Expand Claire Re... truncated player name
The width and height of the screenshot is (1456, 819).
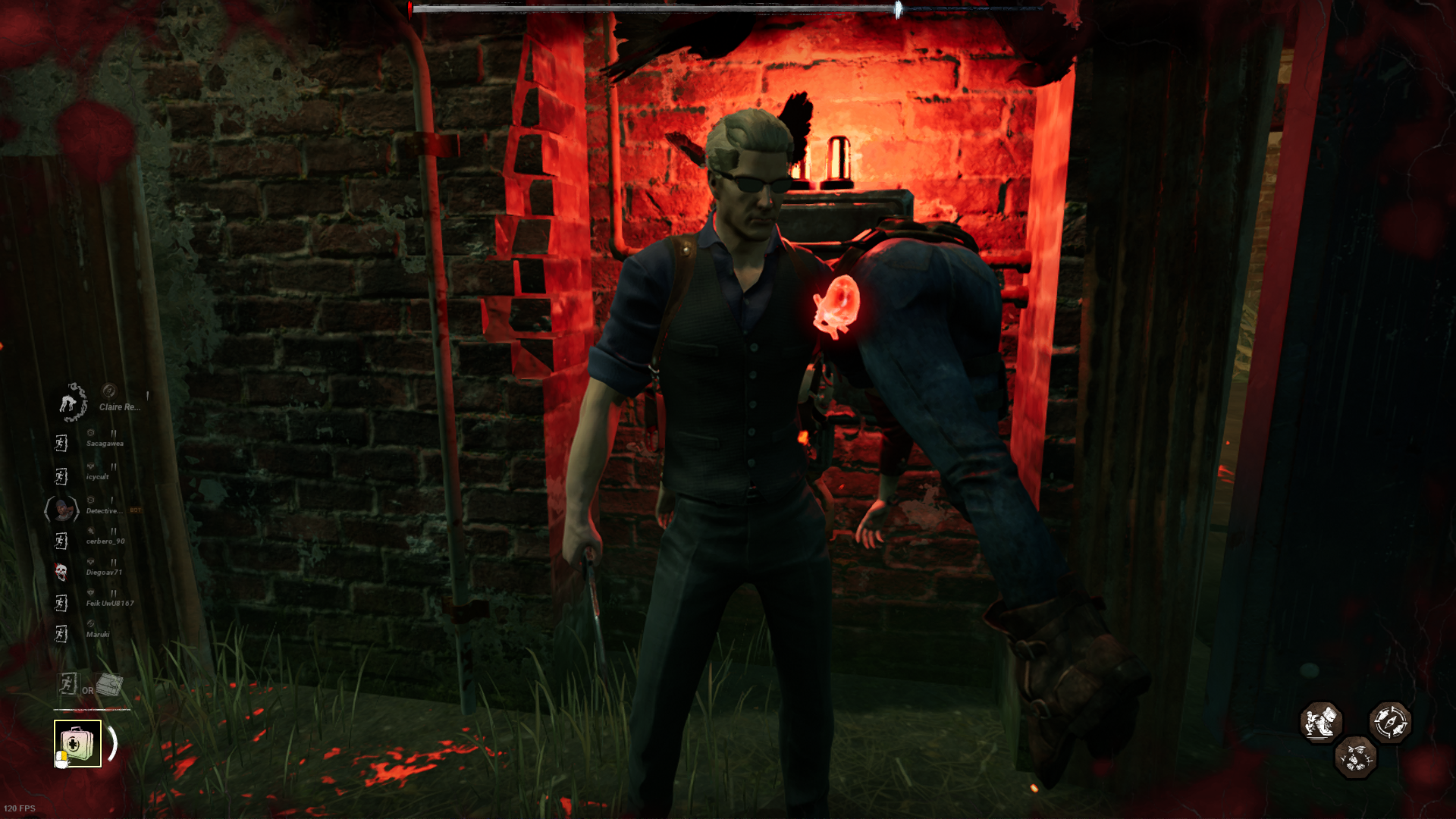pos(118,407)
